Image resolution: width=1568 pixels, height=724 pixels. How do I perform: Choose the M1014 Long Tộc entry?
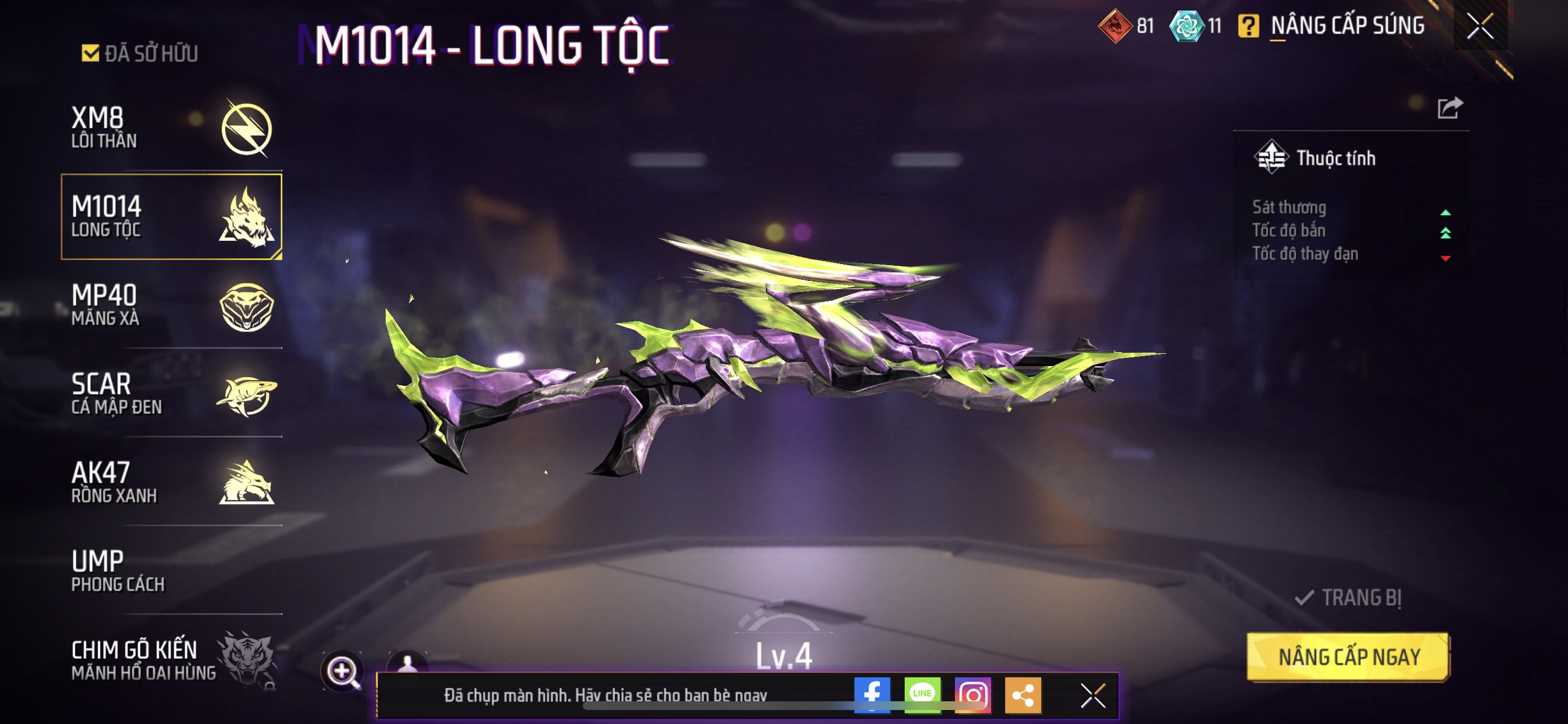click(x=171, y=217)
